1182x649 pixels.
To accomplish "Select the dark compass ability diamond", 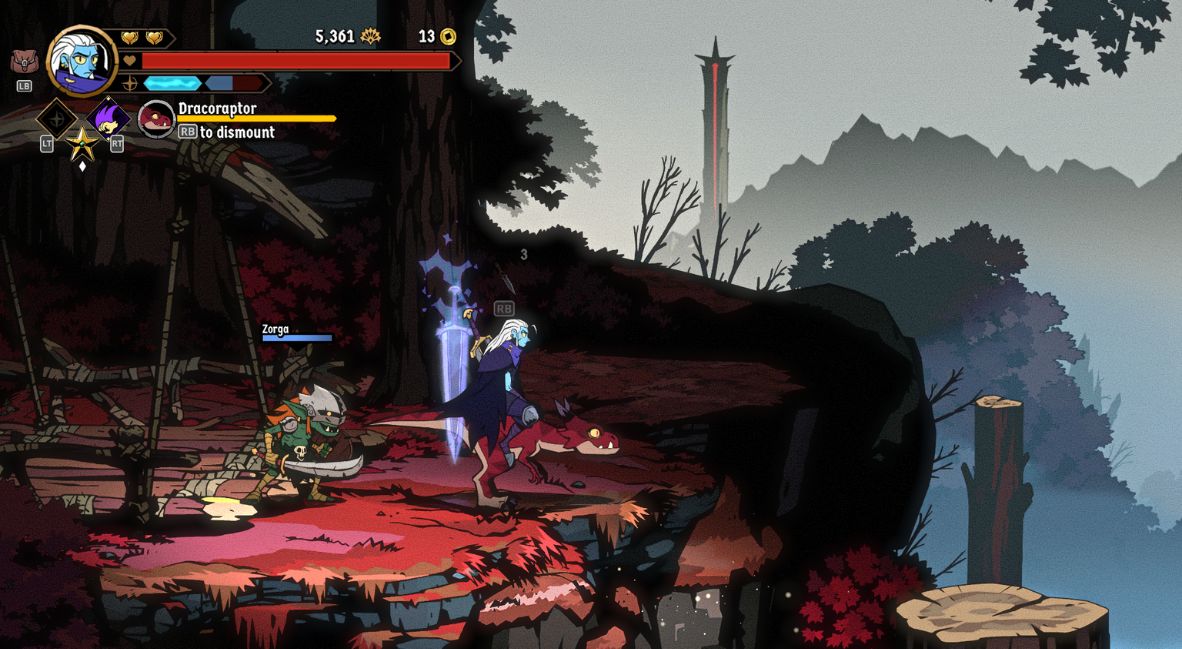I will click(57, 118).
